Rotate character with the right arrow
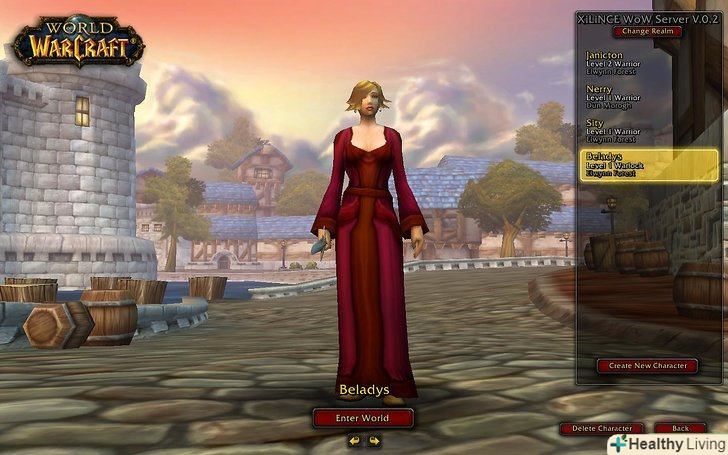Screen dimensions: 728x455 point(374,440)
